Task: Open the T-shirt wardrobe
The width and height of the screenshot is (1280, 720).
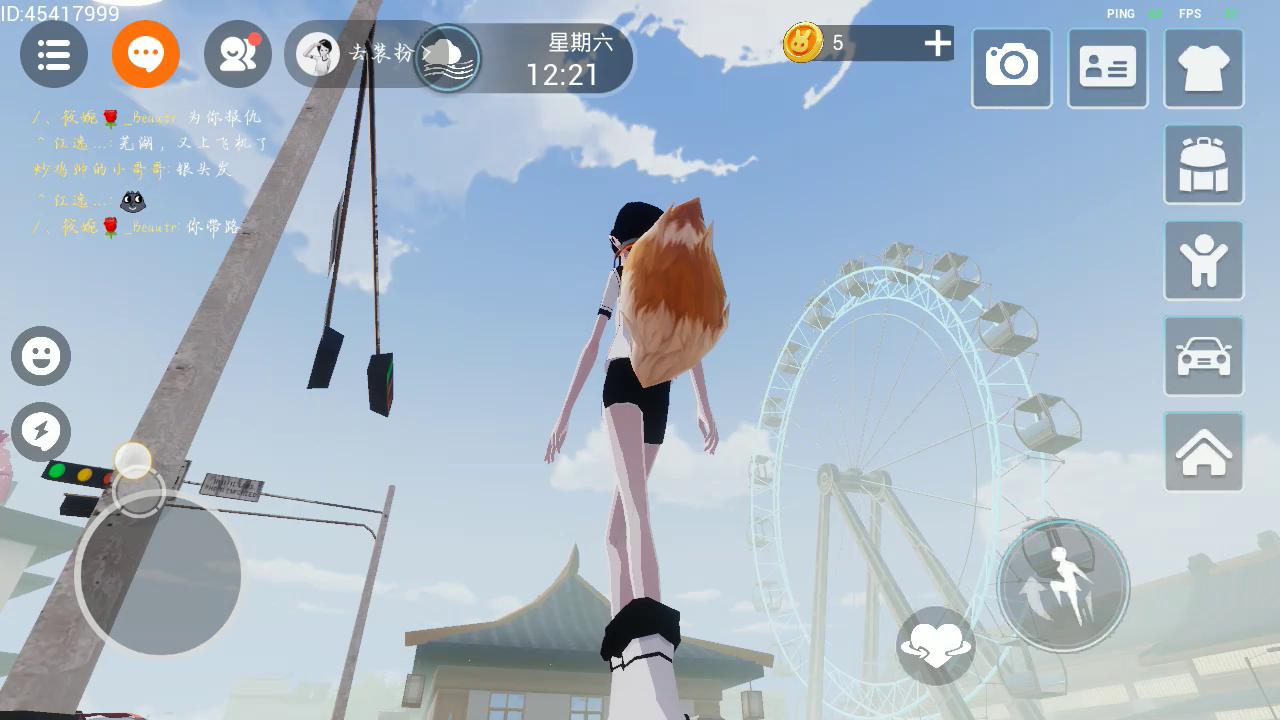Action: [x=1204, y=67]
